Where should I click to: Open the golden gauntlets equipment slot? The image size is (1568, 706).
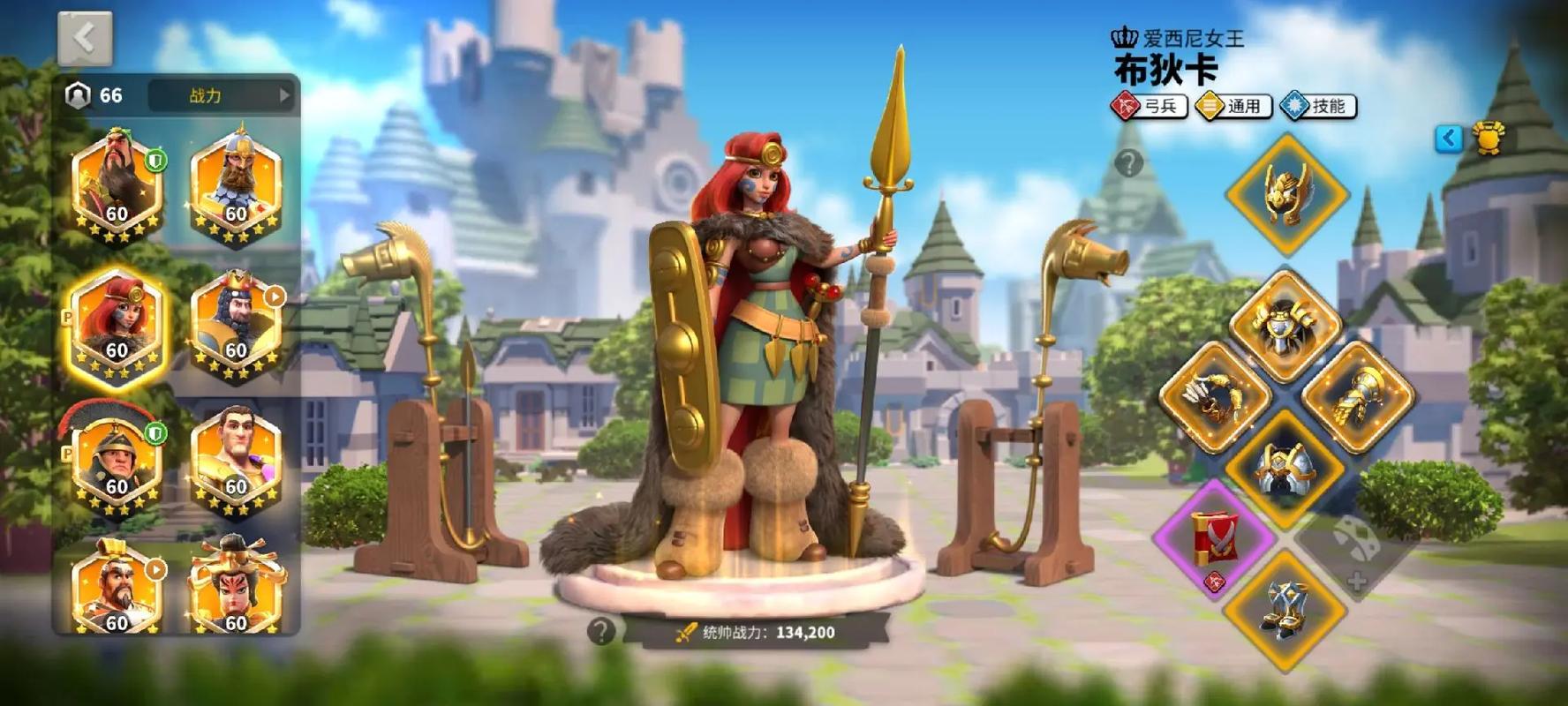click(1357, 396)
